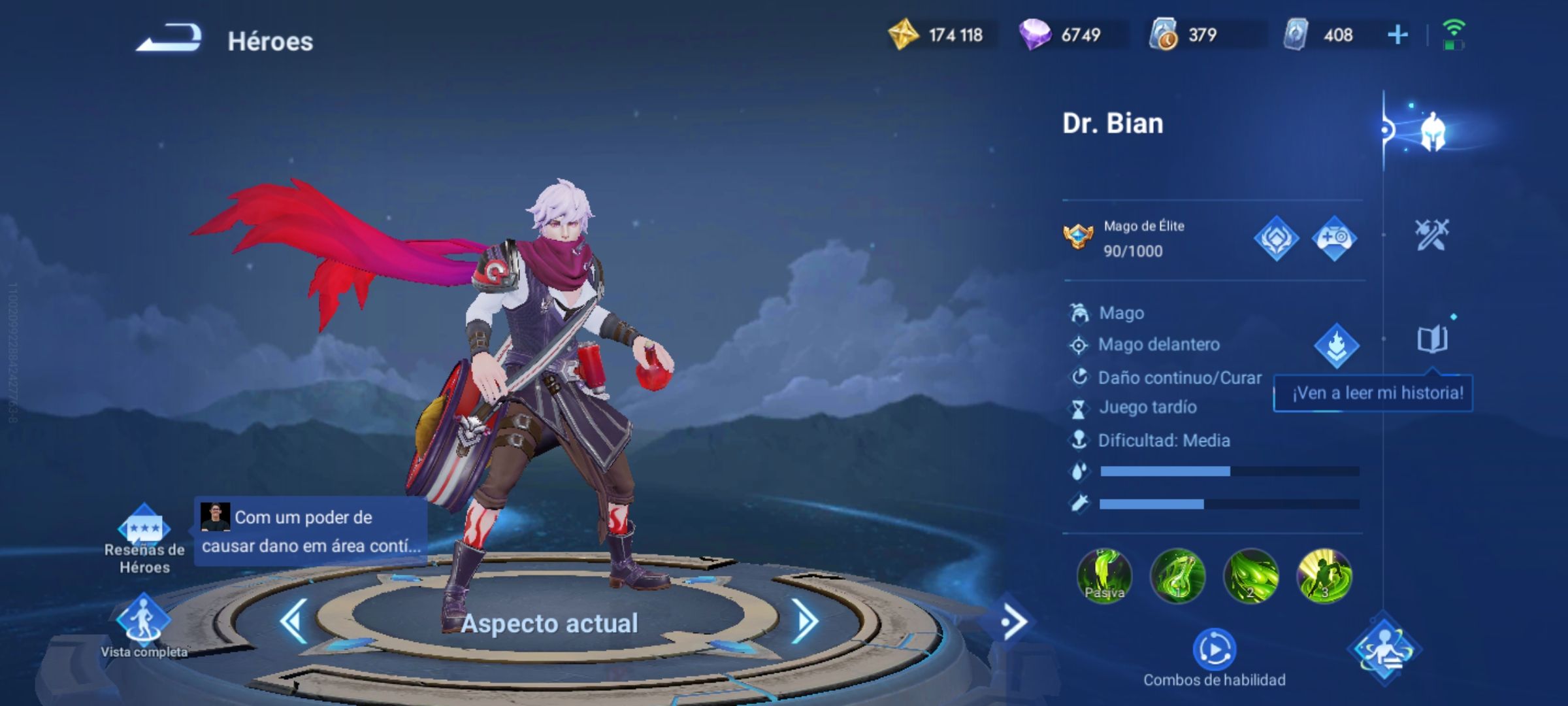Click the Mago de Élite mastery badge
The width and height of the screenshot is (1568, 706).
tap(1078, 237)
